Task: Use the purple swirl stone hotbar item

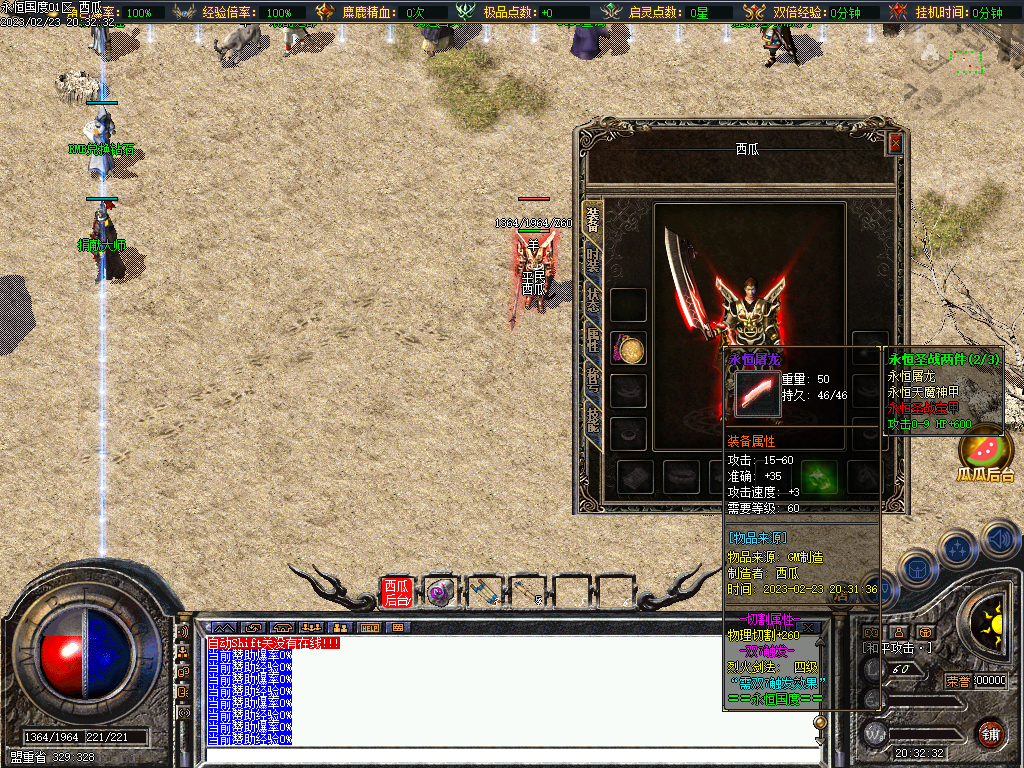Action: pyautogui.click(x=439, y=592)
